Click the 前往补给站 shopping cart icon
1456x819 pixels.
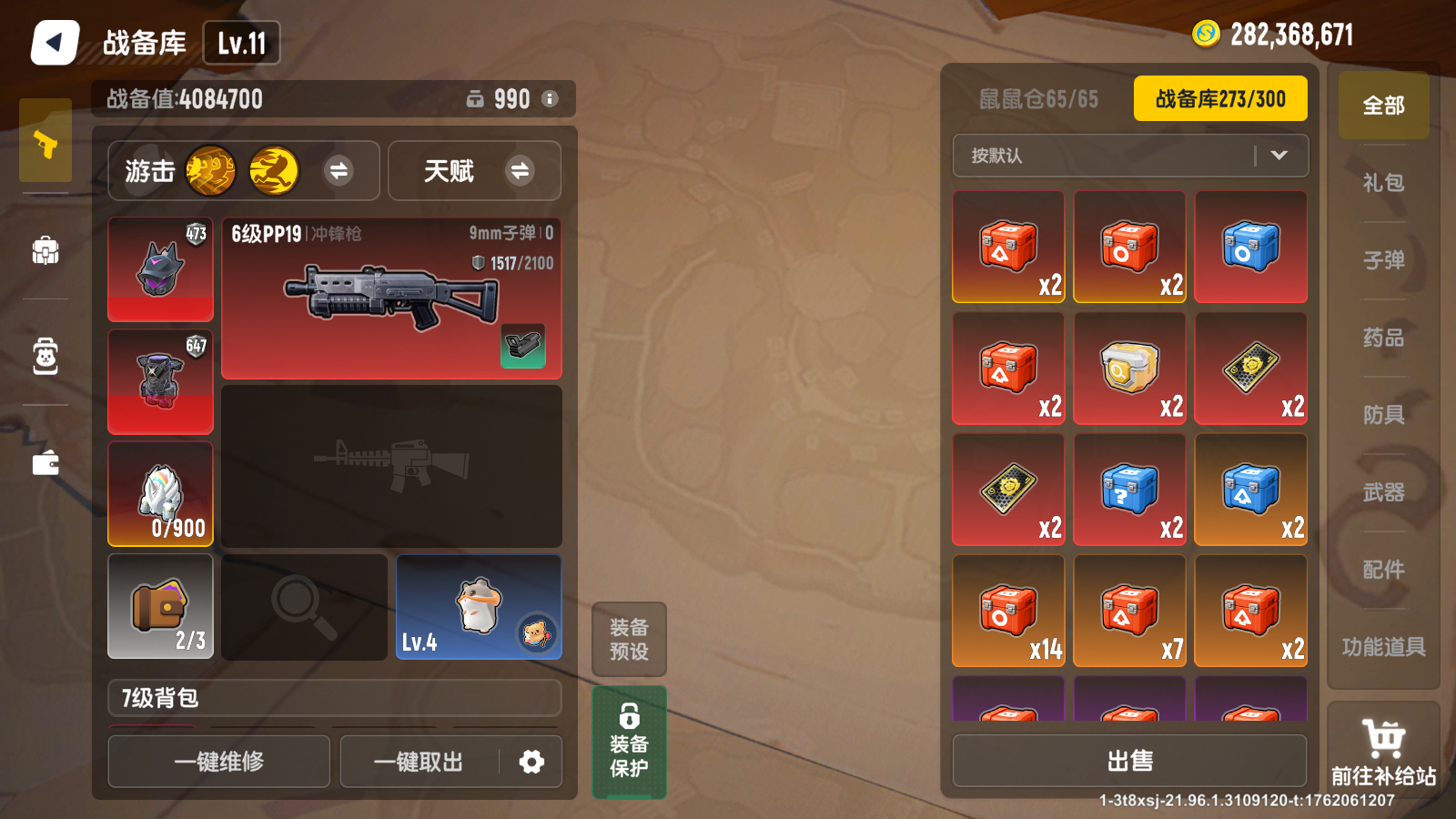coord(1383,739)
